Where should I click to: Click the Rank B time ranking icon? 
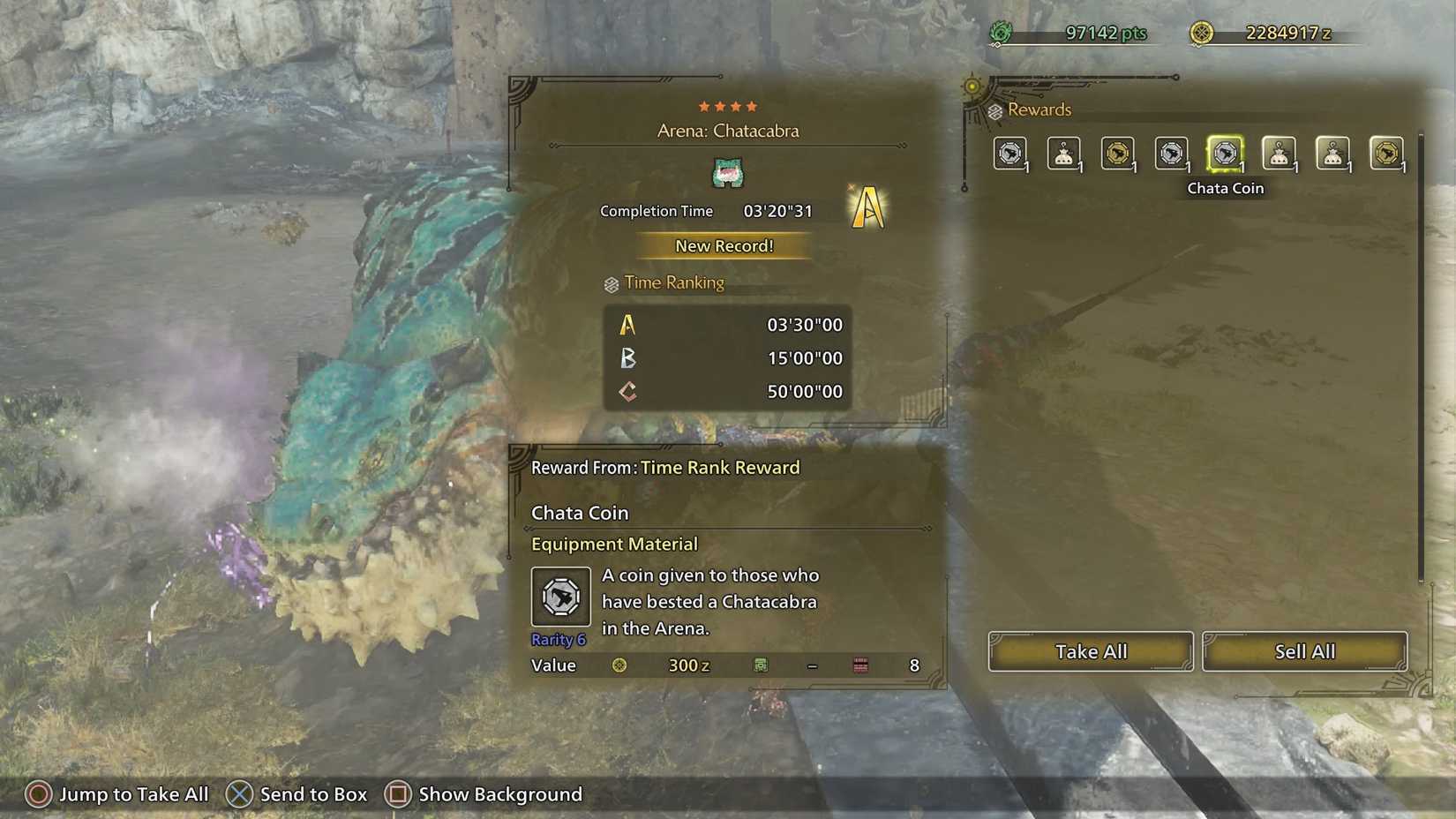[627, 358]
